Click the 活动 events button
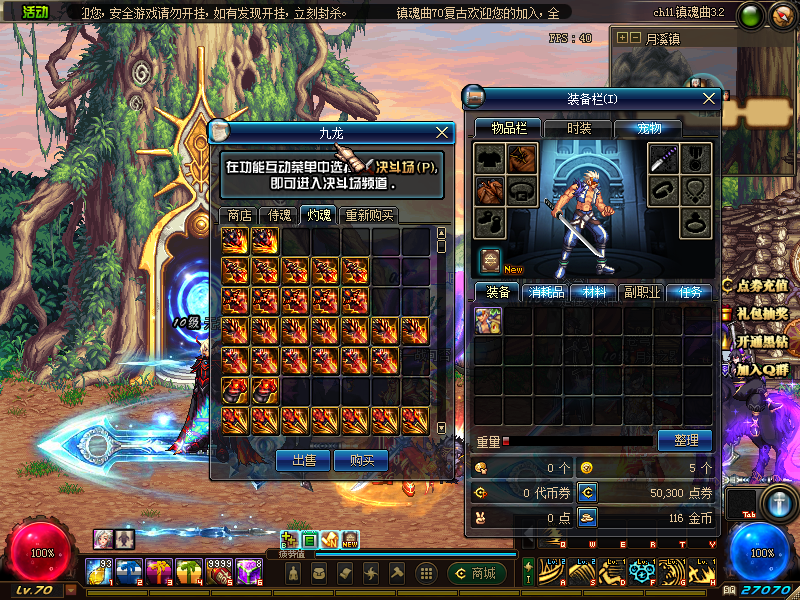 point(35,12)
